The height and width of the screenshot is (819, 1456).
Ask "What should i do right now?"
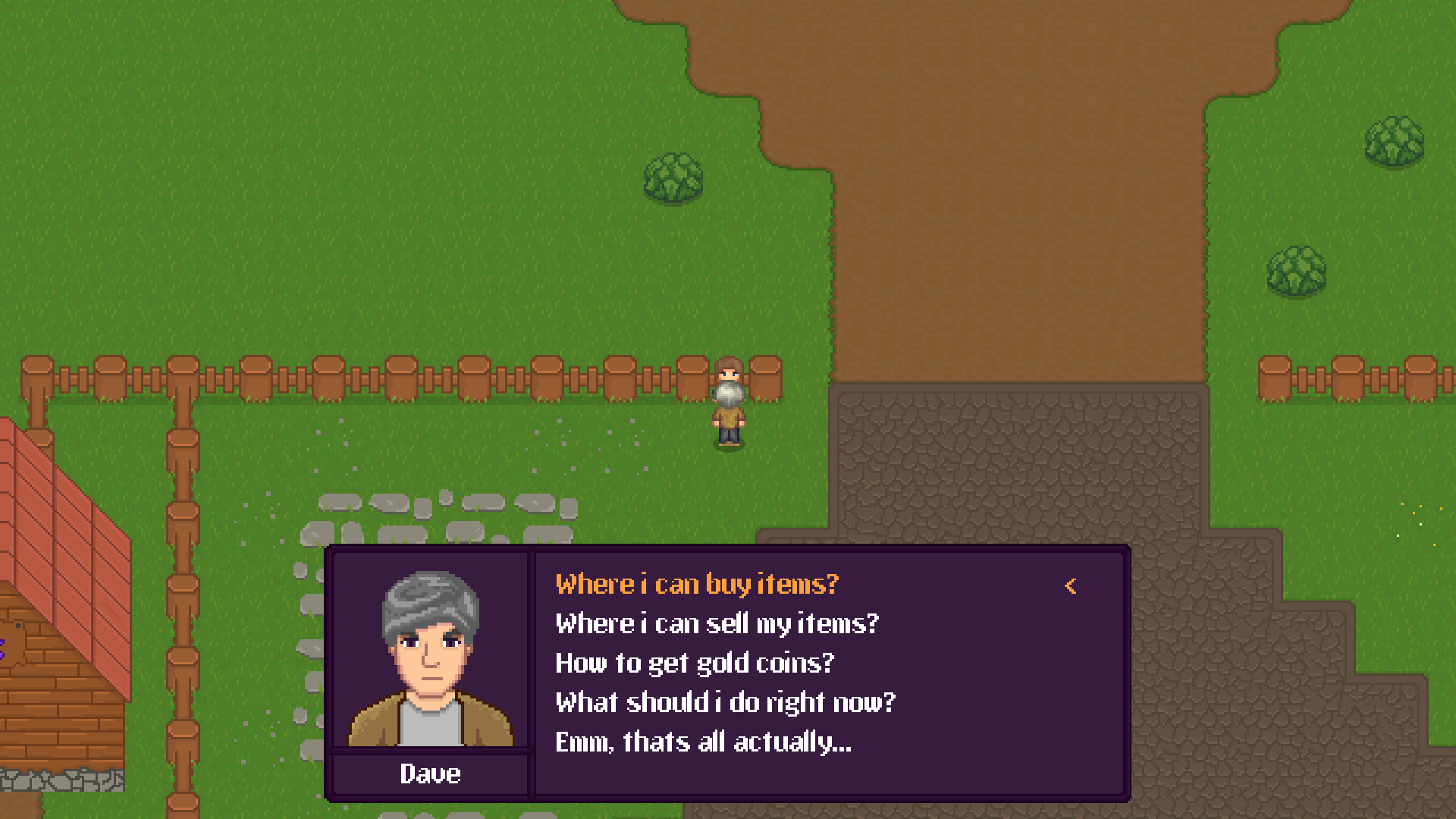725,703
